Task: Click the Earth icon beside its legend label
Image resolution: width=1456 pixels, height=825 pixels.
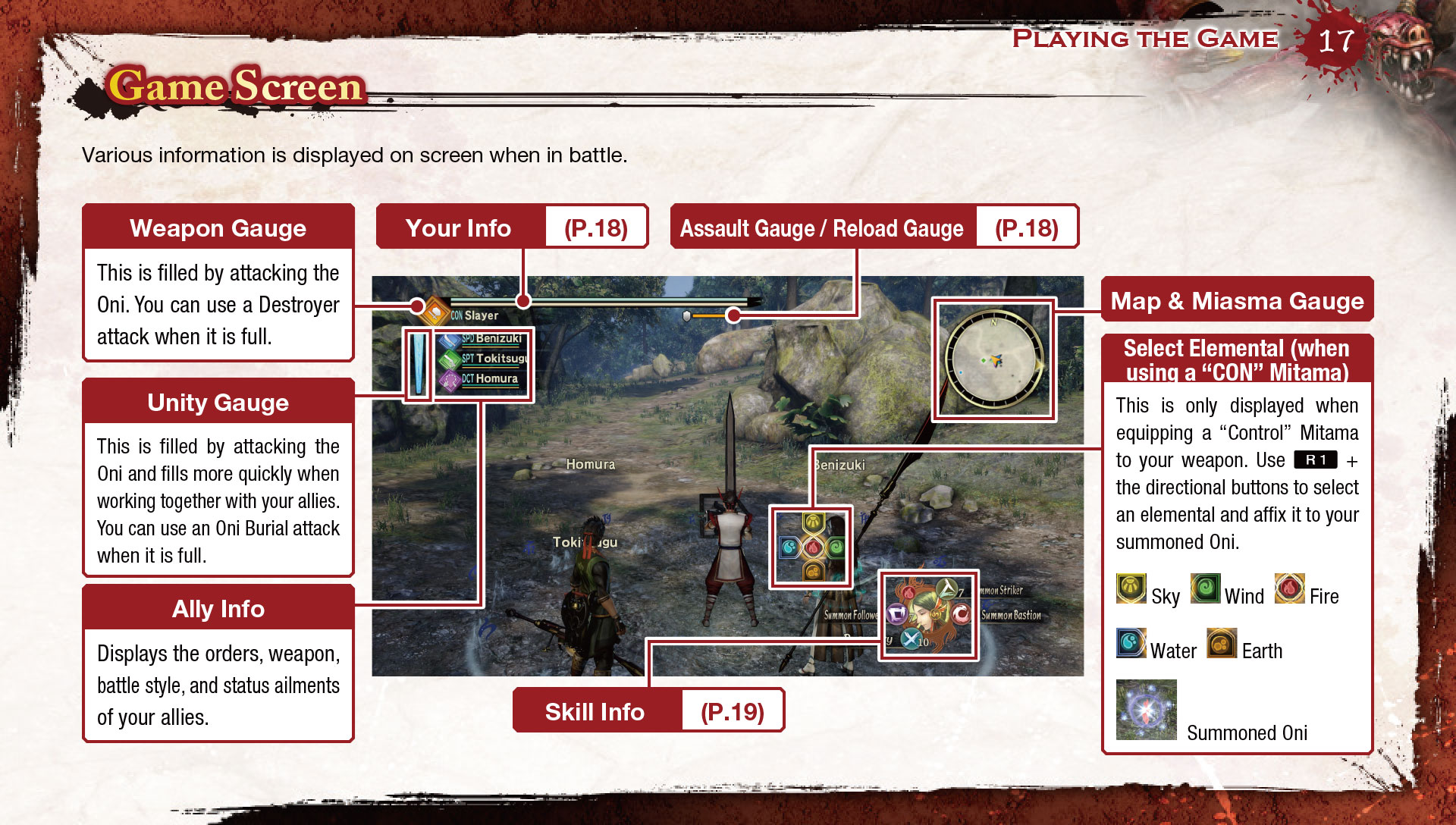Action: point(1222,644)
